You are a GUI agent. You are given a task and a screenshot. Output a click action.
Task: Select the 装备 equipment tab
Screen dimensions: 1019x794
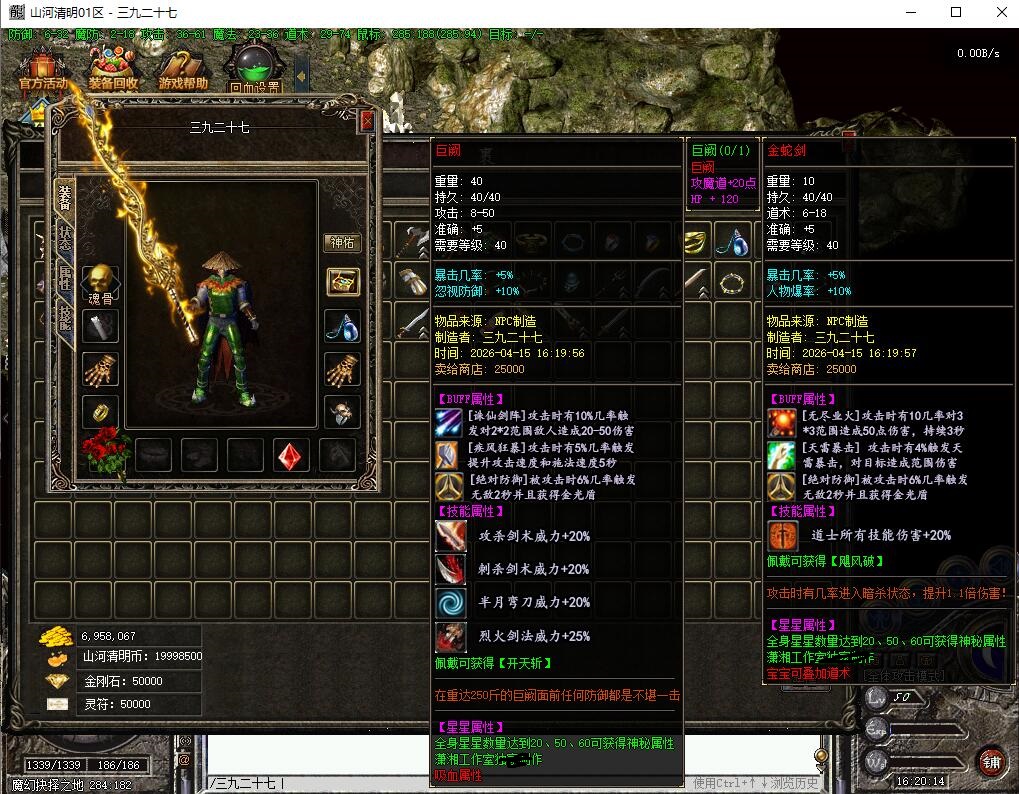[x=64, y=198]
